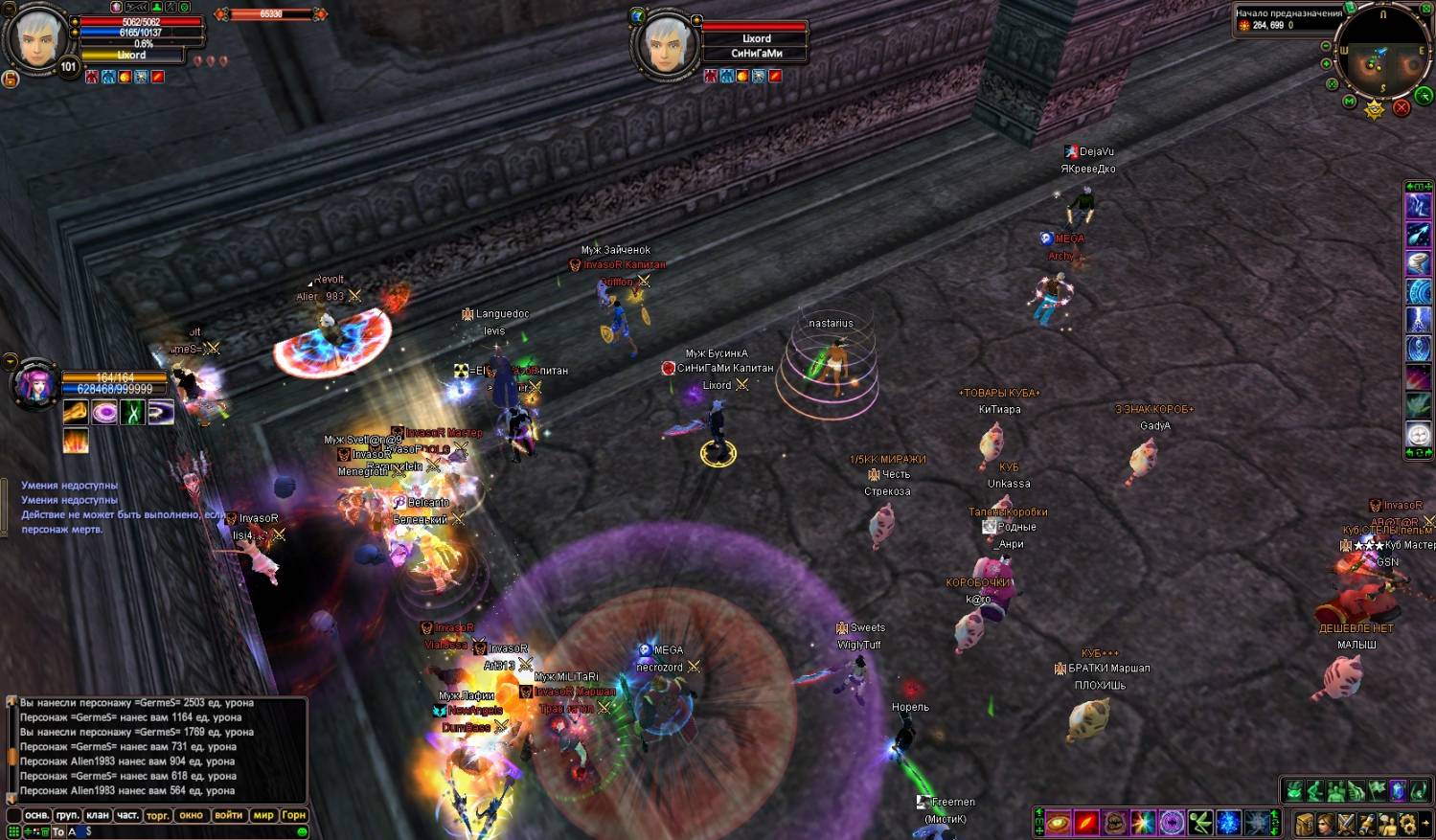Open the character portrait menu icon
This screenshot has width=1436, height=840.
coord(1325,824)
